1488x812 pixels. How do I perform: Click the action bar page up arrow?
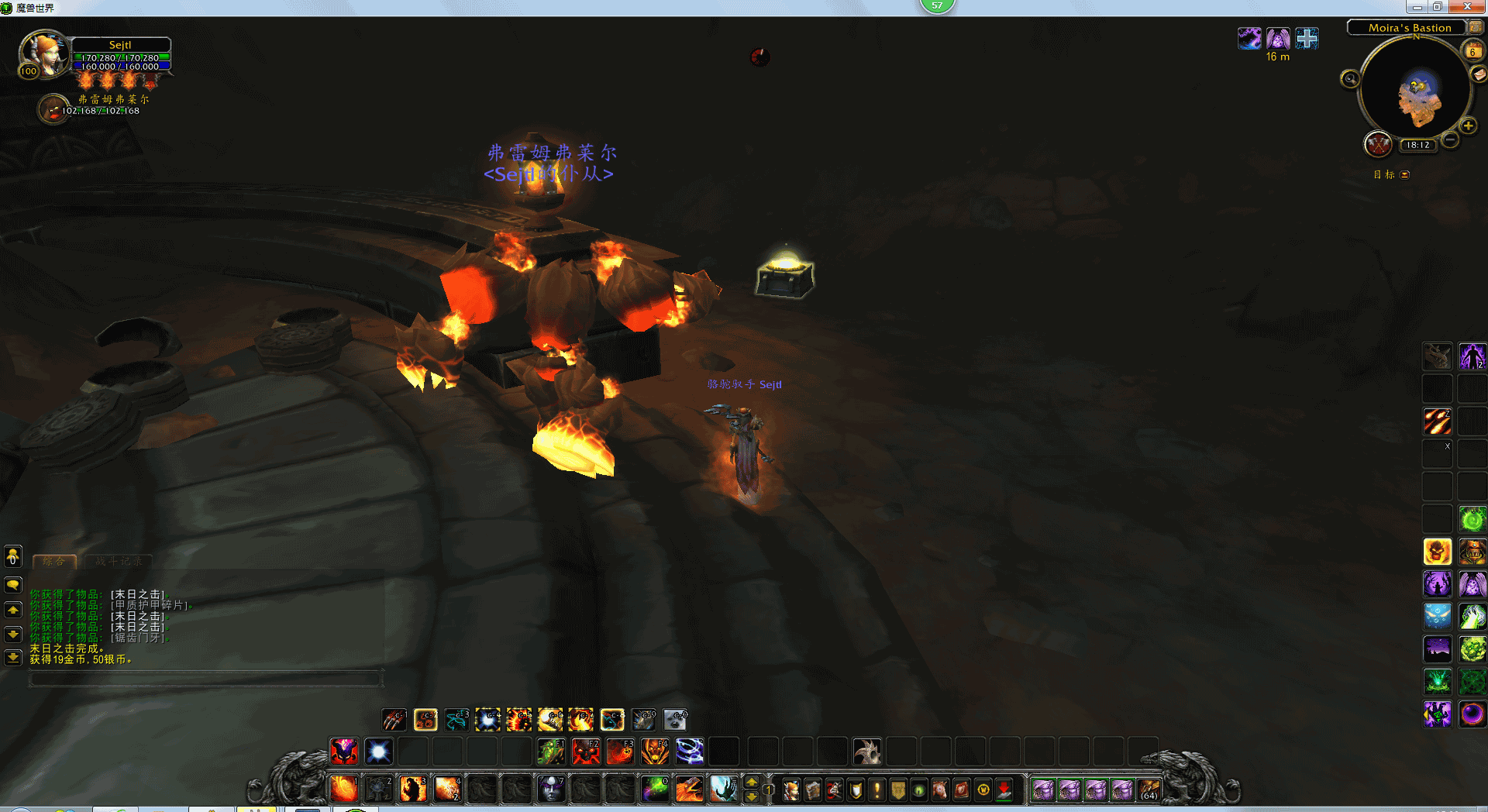click(751, 783)
